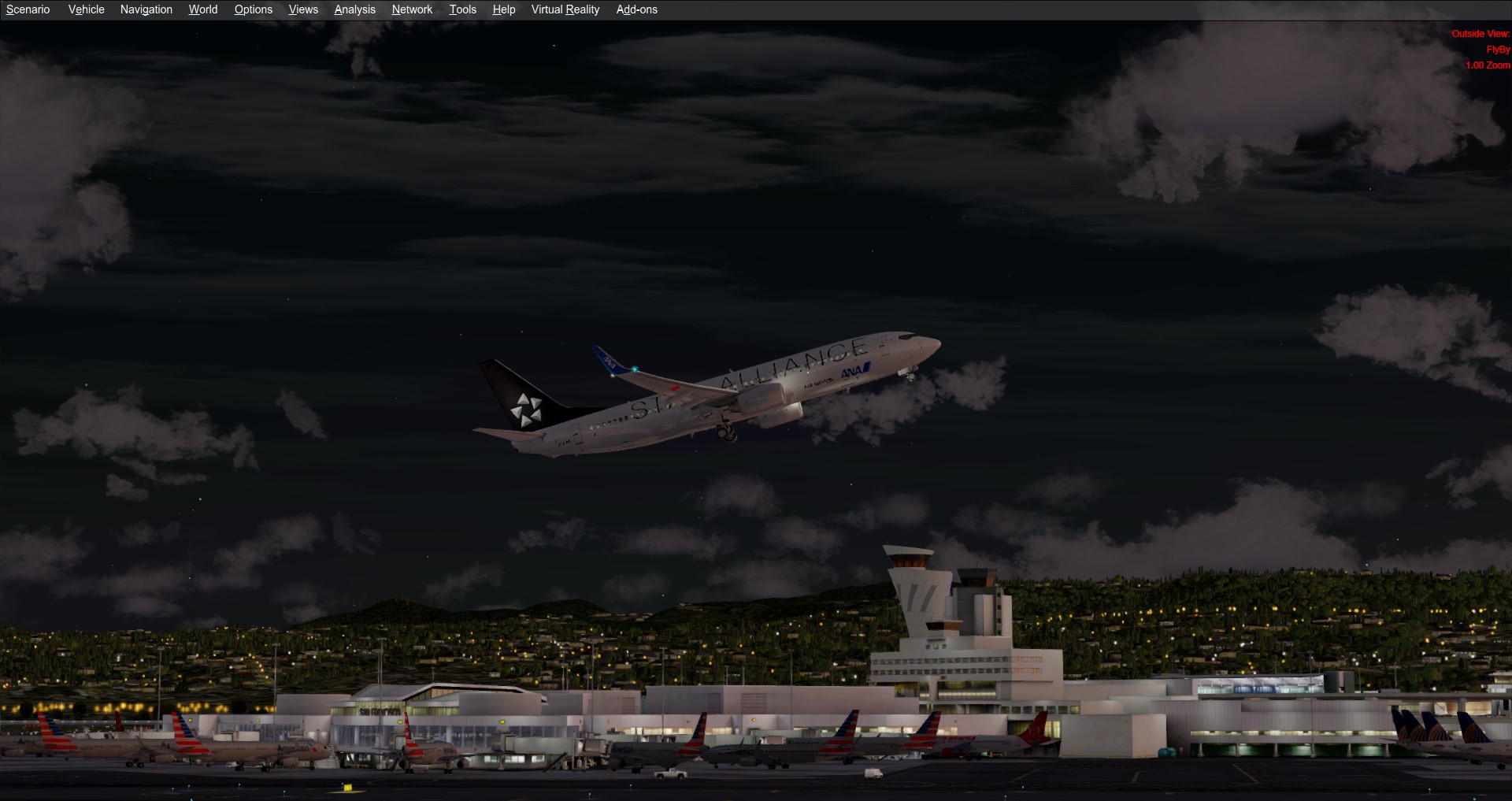Open the Virtual Reality menu
Image resolution: width=1512 pixels, height=801 pixels.
click(565, 9)
